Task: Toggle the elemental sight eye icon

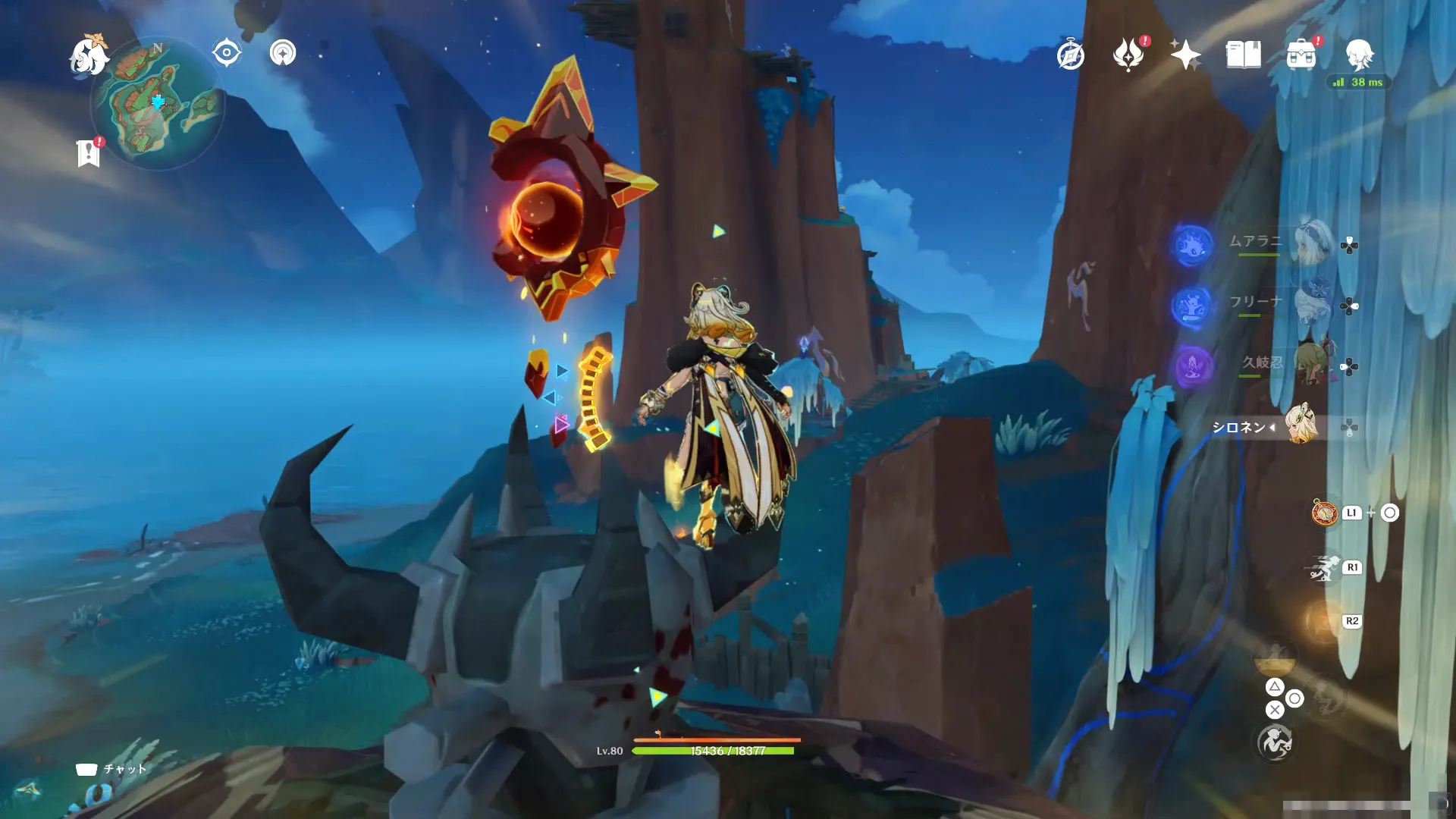Action: (226, 53)
